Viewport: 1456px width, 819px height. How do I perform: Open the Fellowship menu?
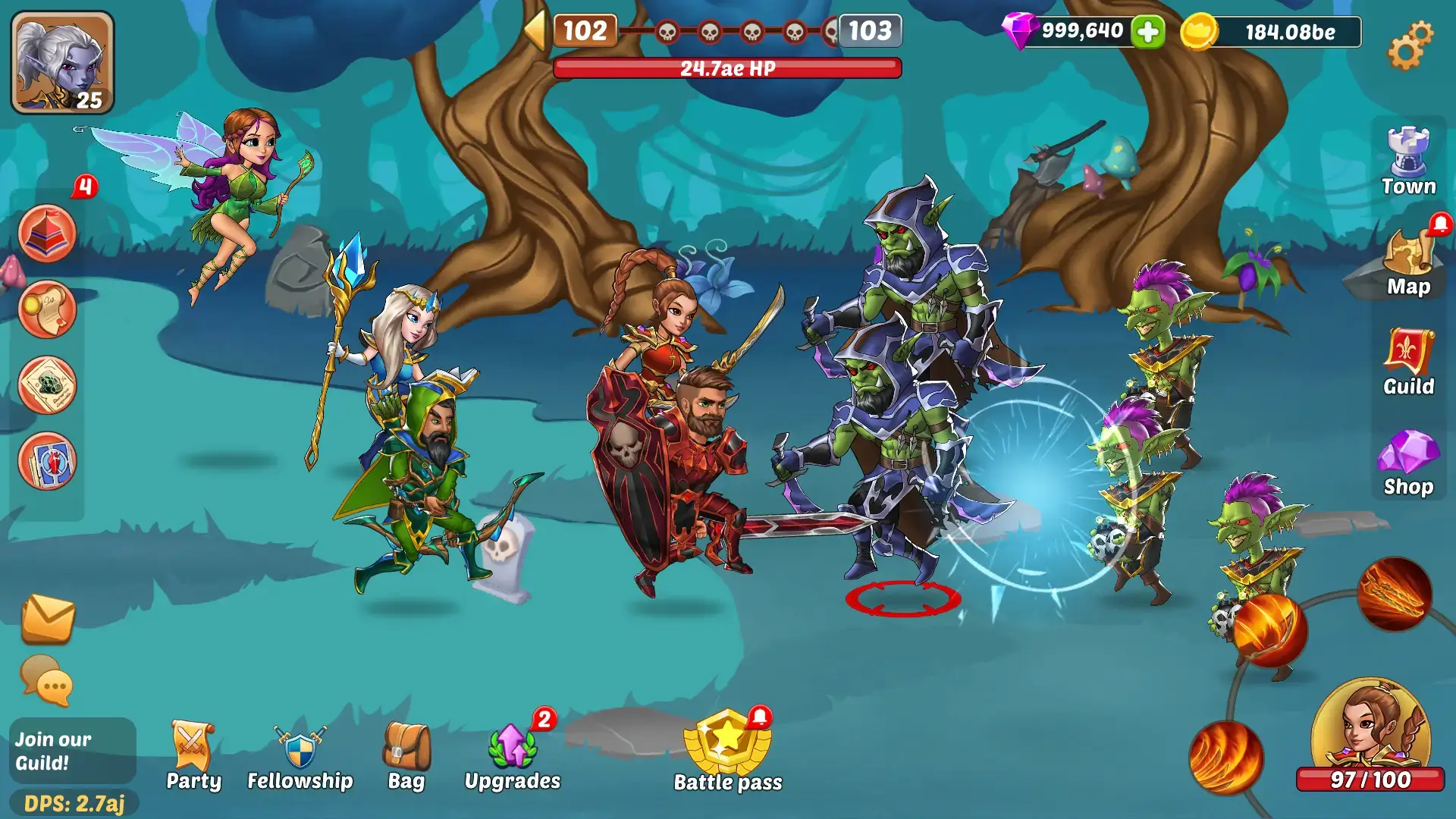click(x=300, y=756)
